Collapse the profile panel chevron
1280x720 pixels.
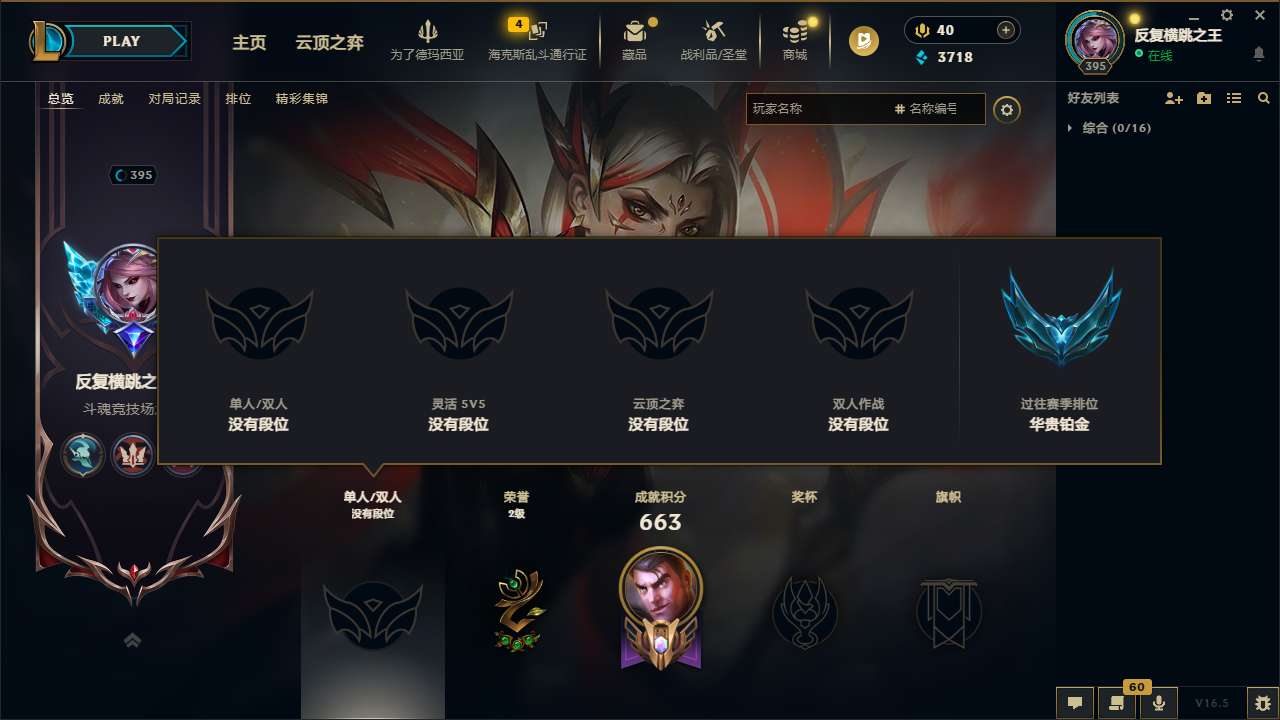point(132,639)
